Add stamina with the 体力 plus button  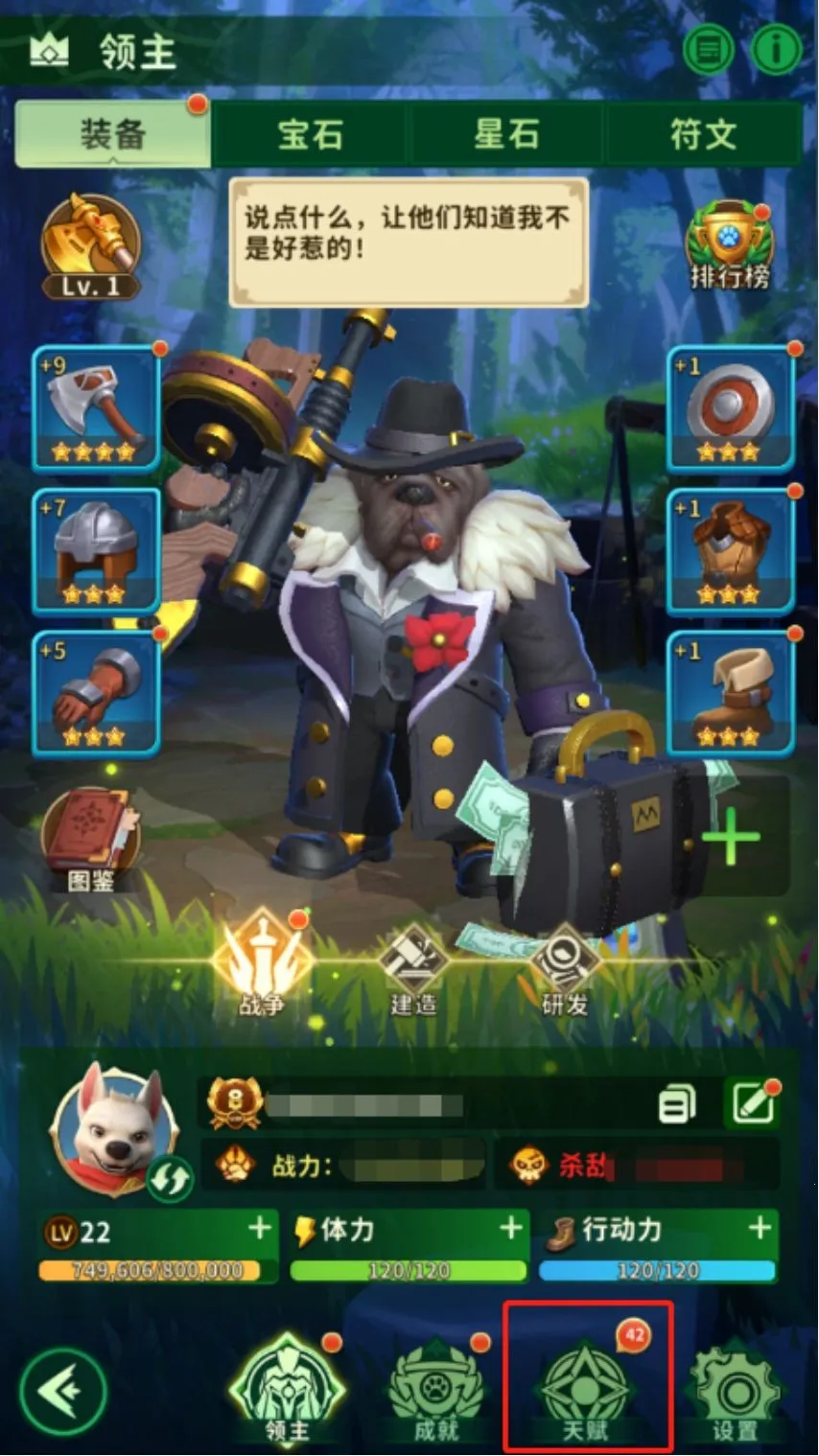[512, 1228]
